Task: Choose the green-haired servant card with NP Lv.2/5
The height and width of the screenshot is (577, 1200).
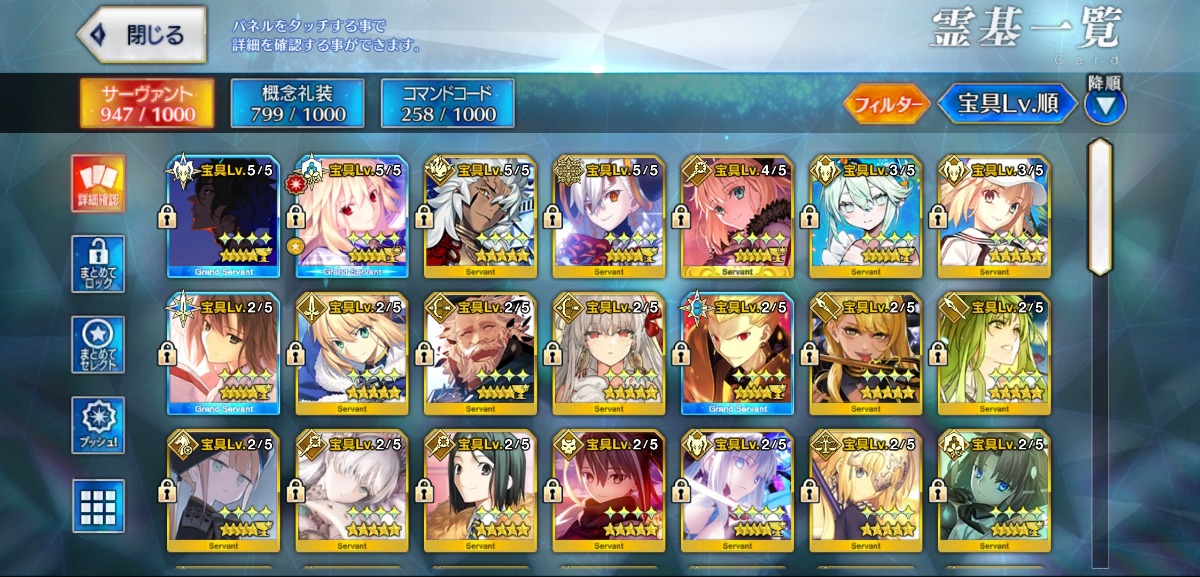Action: click(993, 354)
